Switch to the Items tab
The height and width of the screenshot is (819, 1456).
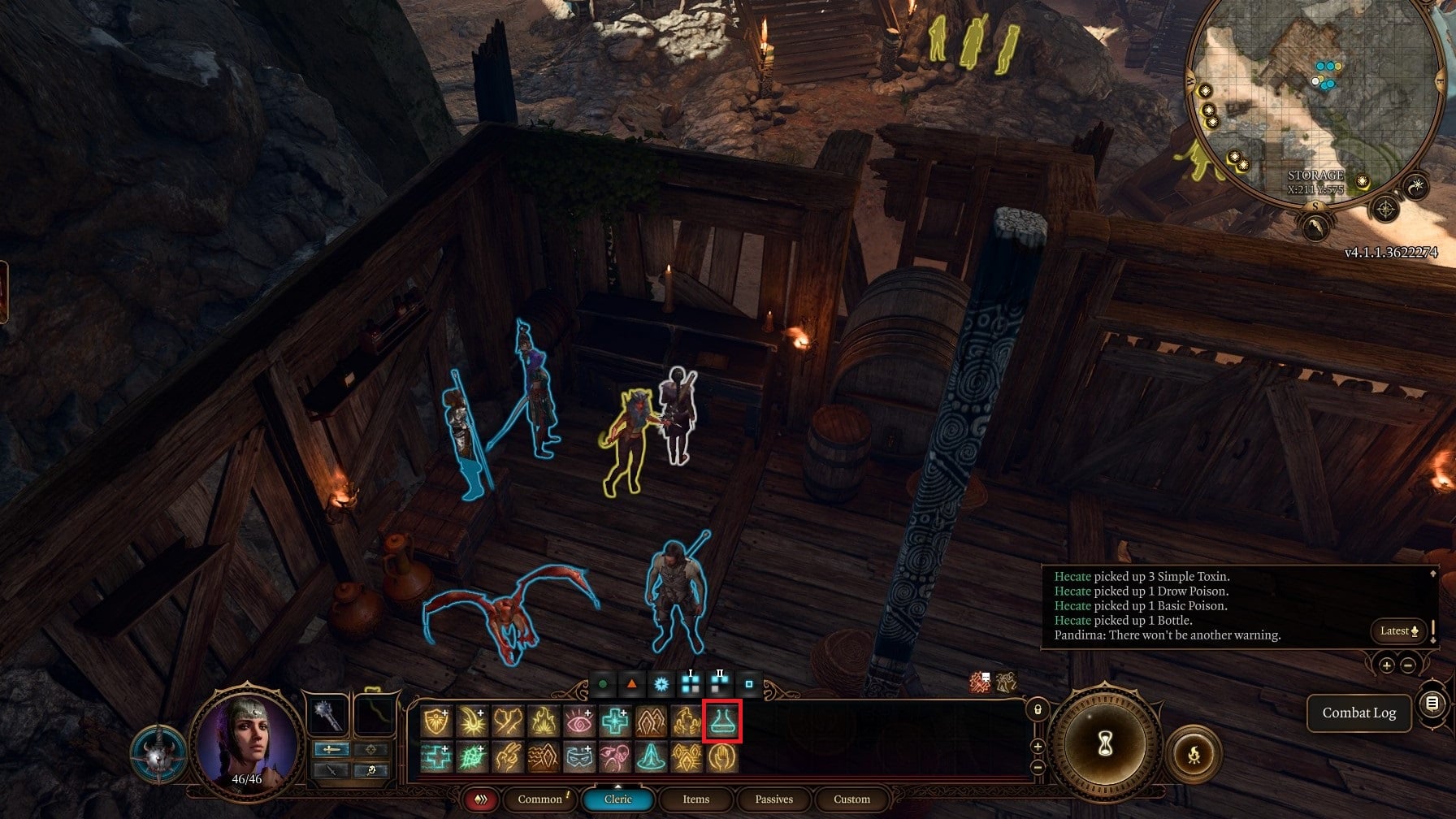pyautogui.click(x=696, y=799)
